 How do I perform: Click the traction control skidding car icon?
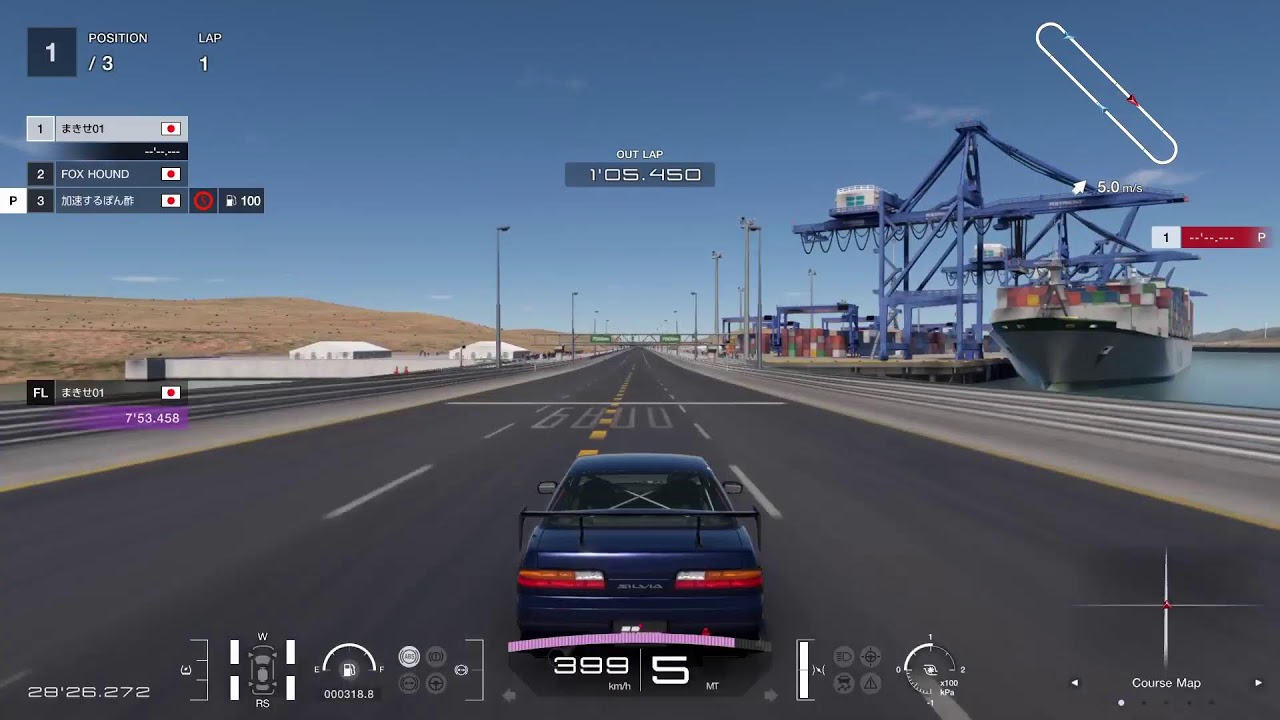coord(843,684)
